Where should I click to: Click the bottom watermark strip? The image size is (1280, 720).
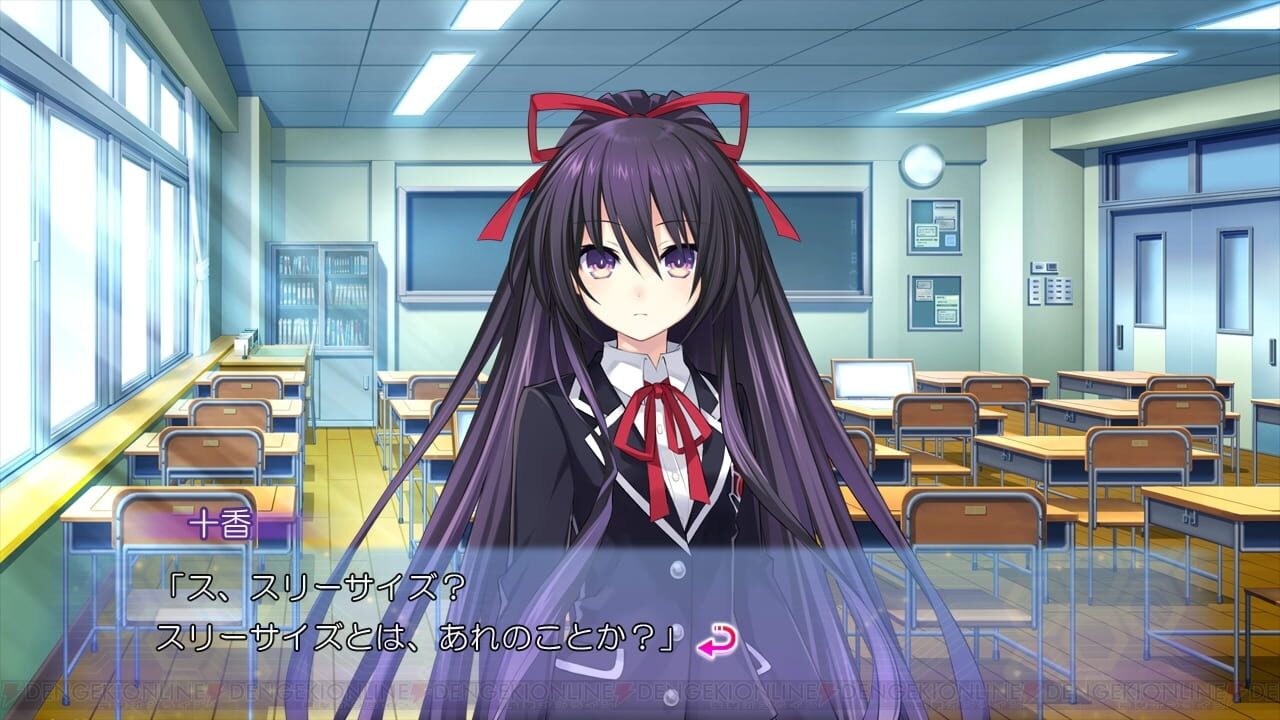640,690
